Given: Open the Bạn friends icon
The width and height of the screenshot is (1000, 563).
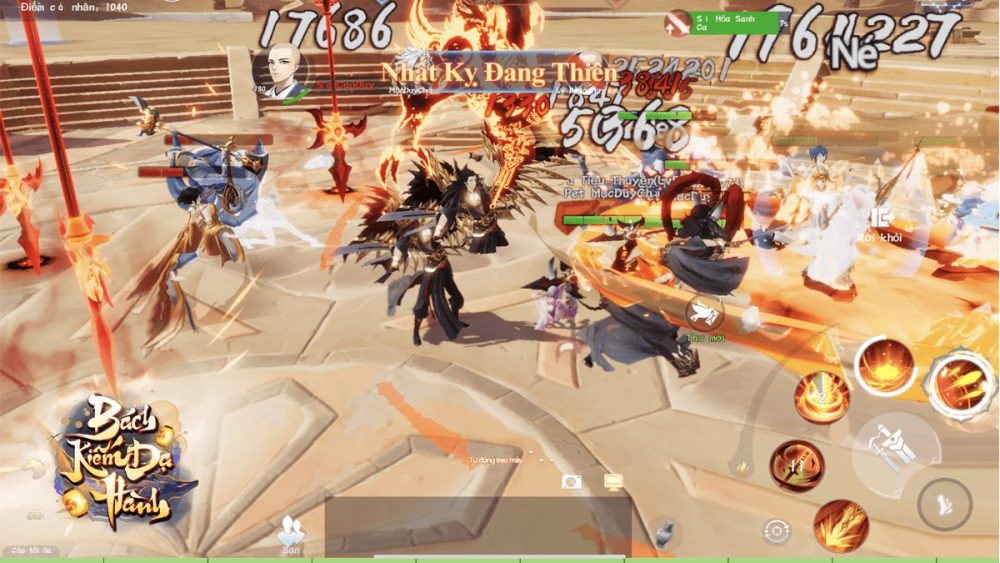Looking at the screenshot, I should coord(292,534).
